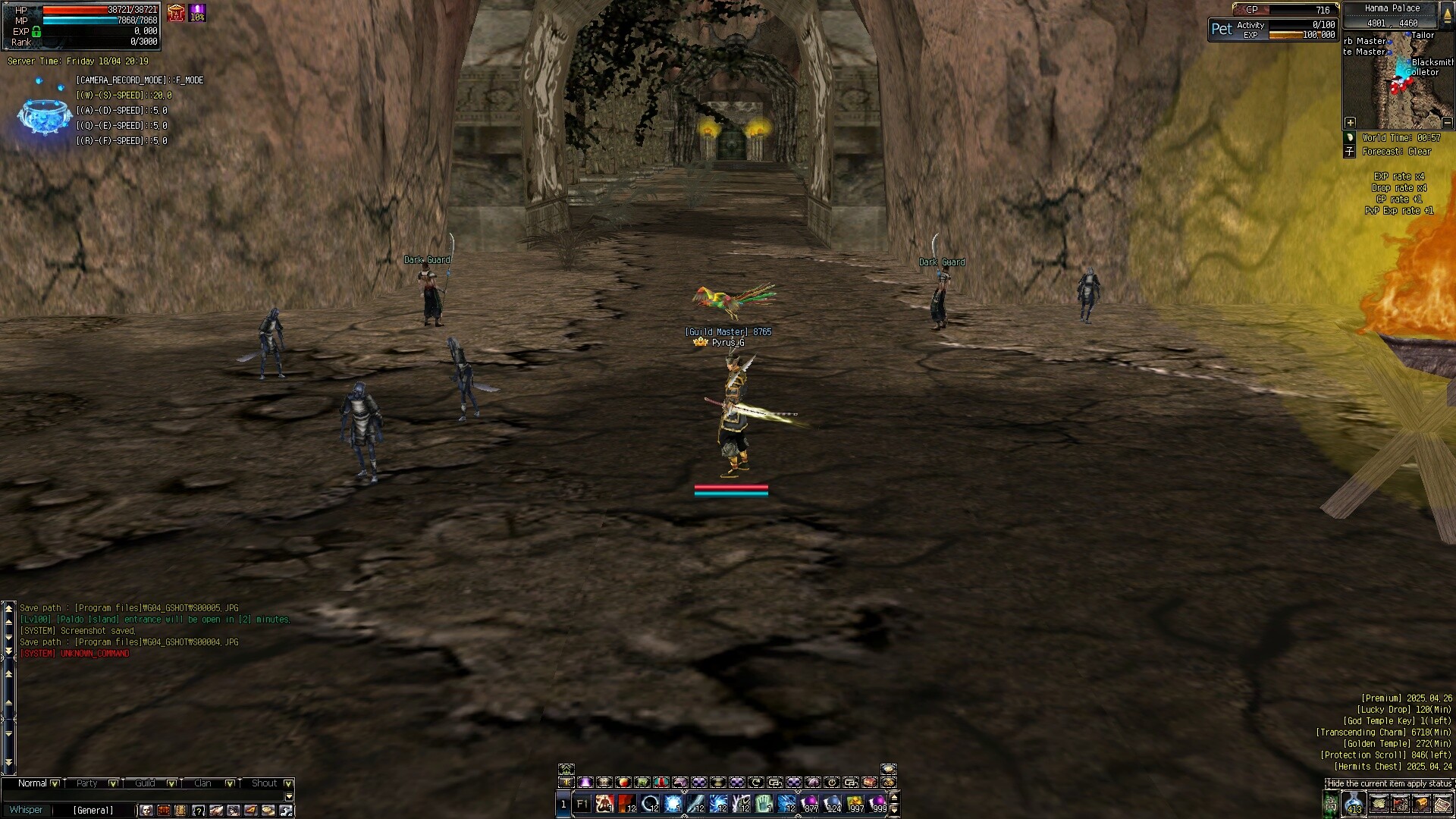Use the purple HP potion stacked at 877

pyautogui.click(x=811, y=802)
